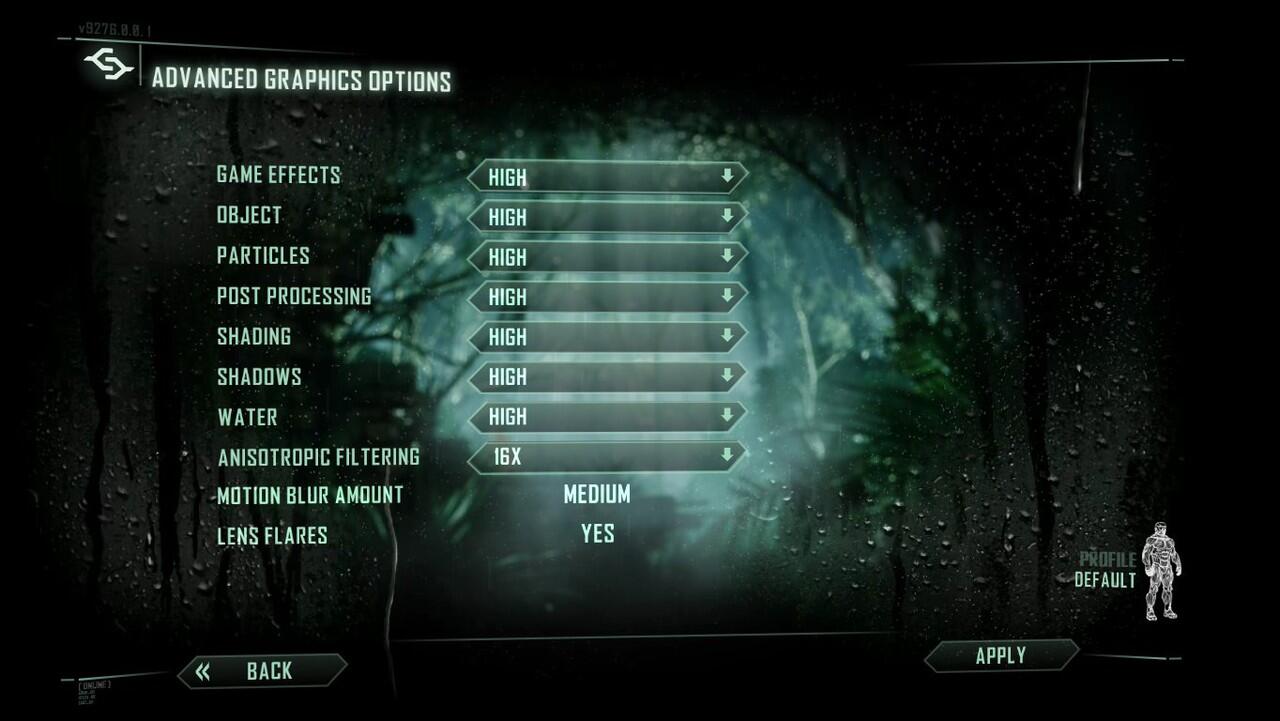Apply the graphics settings
Image resolution: width=1280 pixels, height=721 pixels.
1001,656
